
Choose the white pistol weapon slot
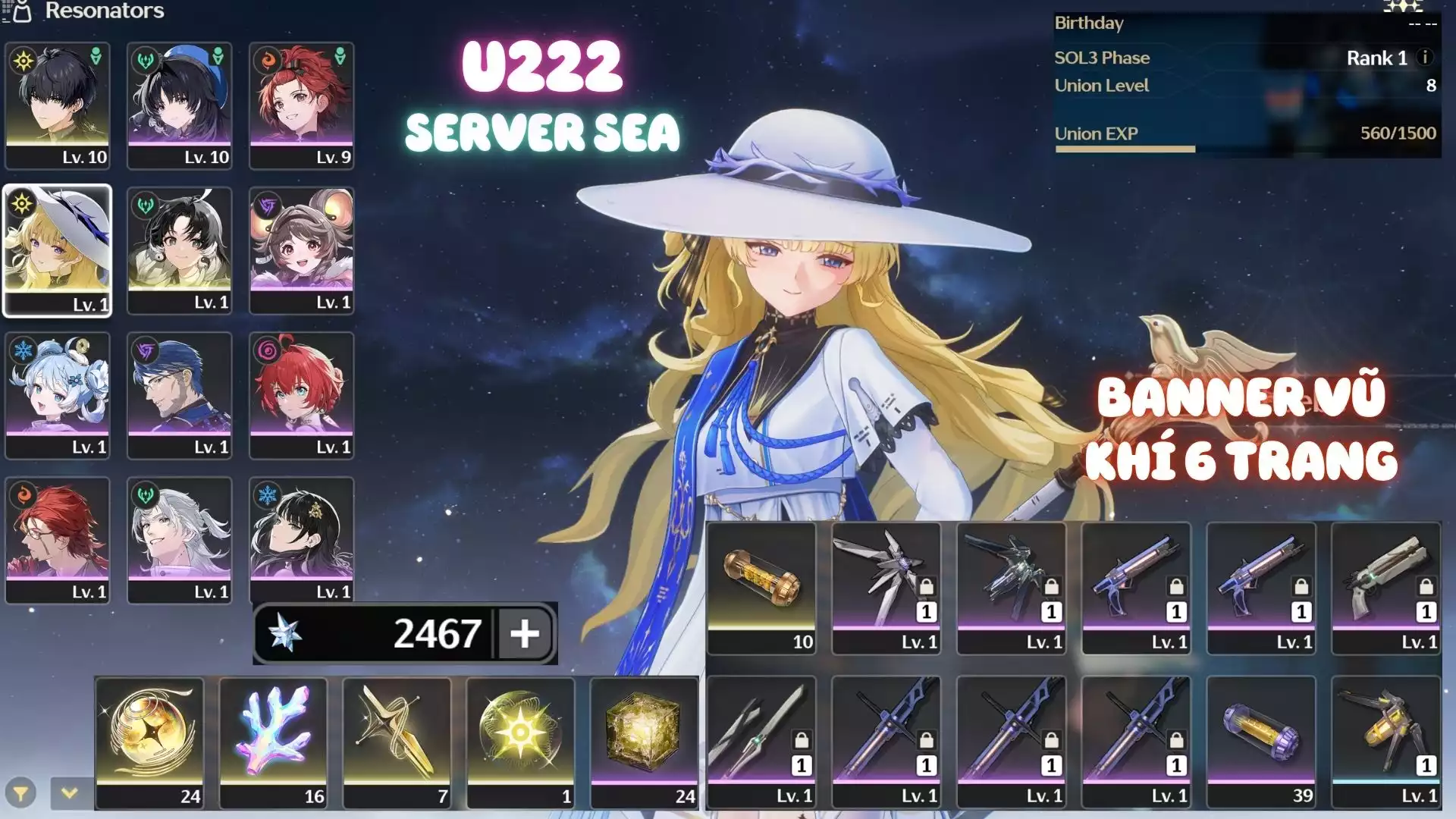(x=1385, y=588)
